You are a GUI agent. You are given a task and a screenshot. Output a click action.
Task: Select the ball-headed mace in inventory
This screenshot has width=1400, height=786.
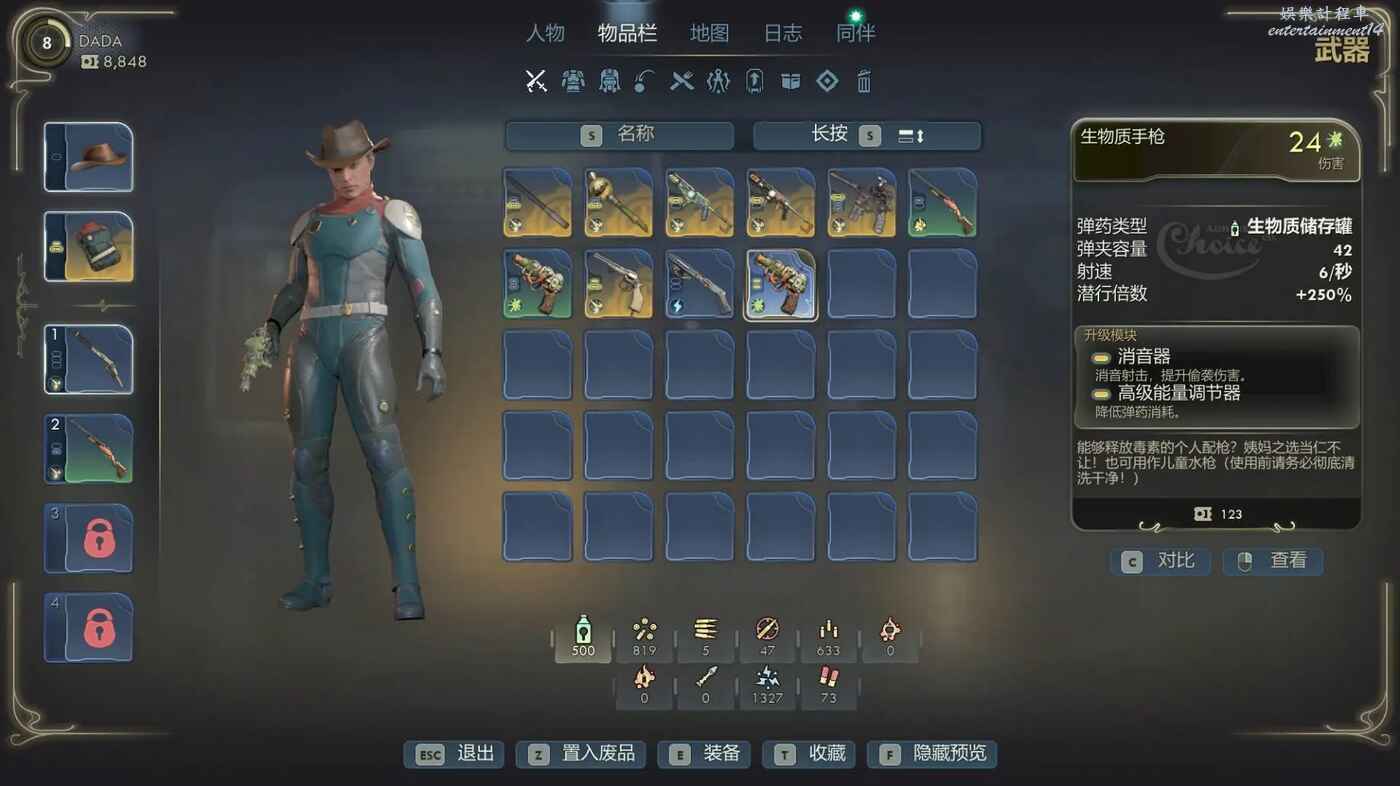tap(619, 203)
